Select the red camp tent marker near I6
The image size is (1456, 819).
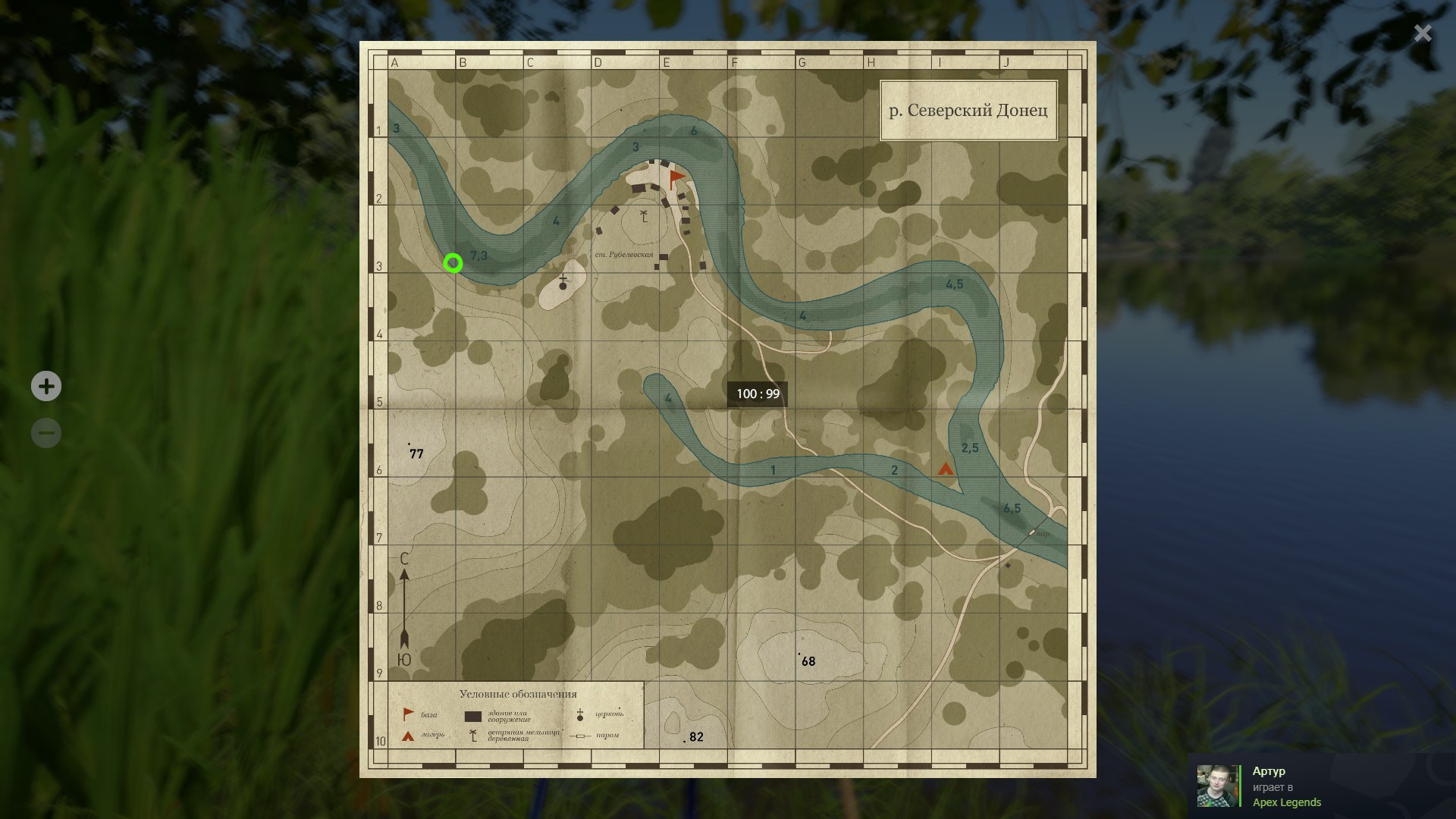(x=945, y=470)
